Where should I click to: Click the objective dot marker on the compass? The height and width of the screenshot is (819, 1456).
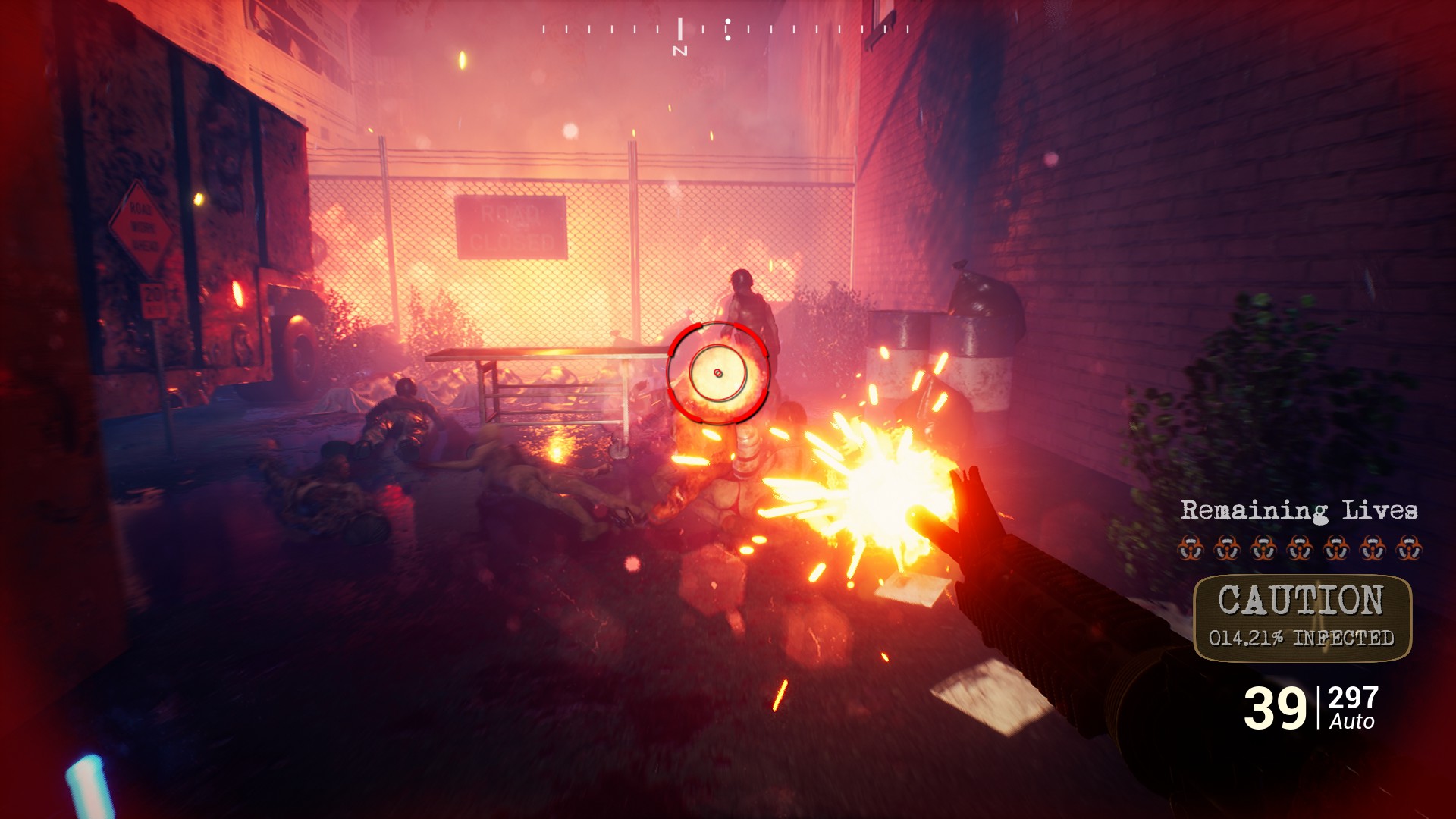coord(729,29)
